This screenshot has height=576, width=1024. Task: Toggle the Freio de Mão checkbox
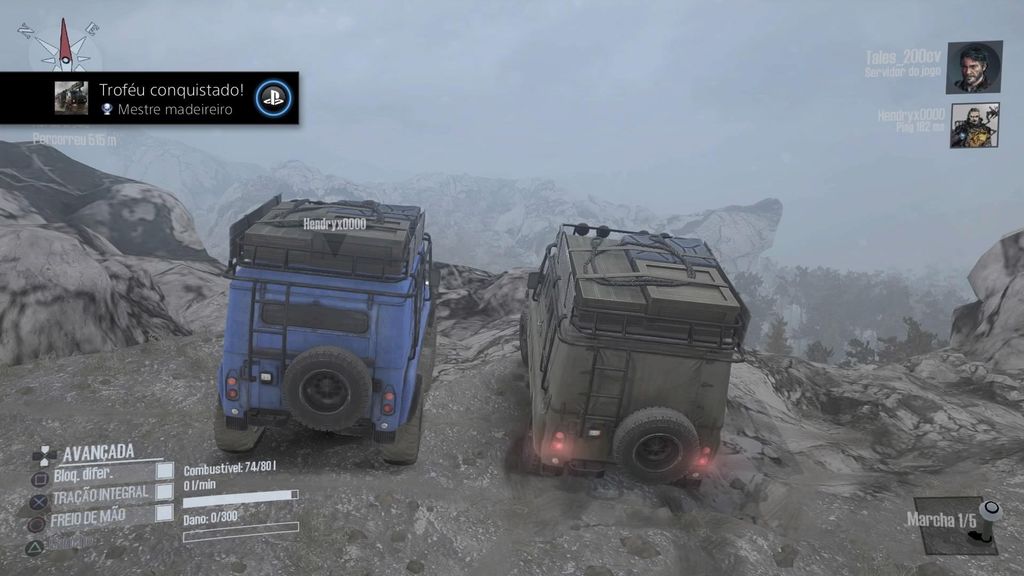165,513
